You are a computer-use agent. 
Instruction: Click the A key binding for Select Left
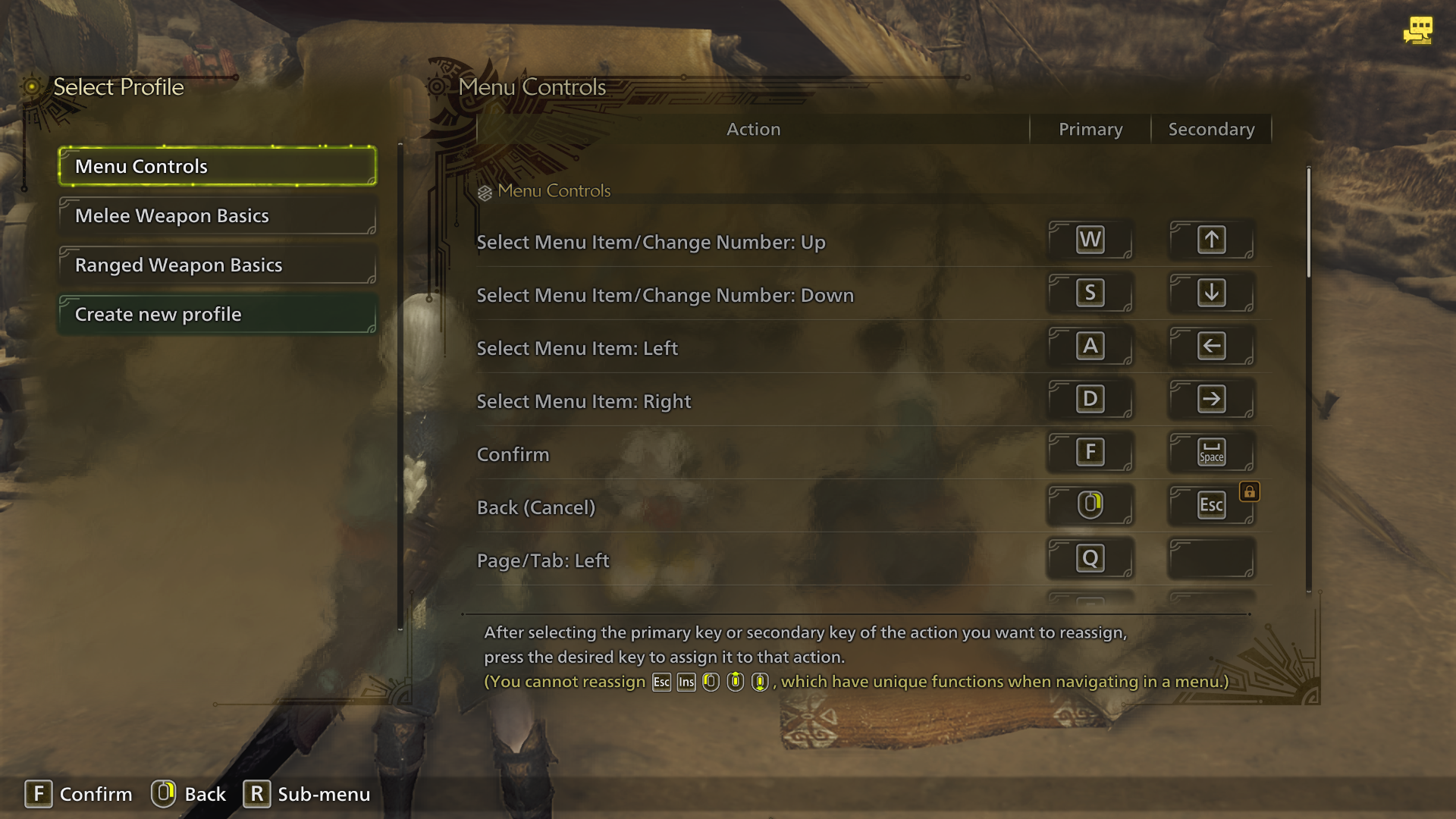click(x=1090, y=346)
